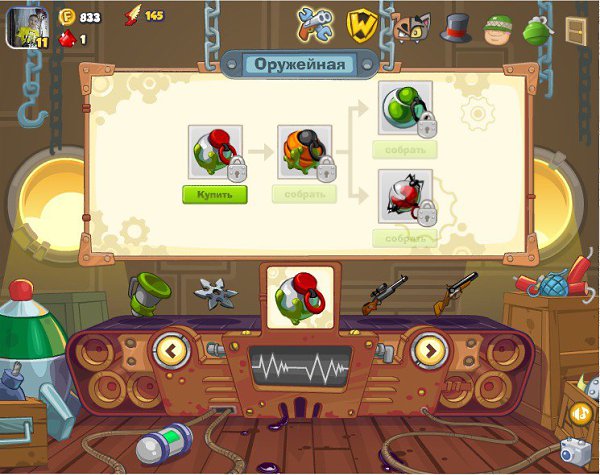Advance the weapon conveyor with the right arrow
Viewport: 600px width, 475px height.
click(x=430, y=350)
